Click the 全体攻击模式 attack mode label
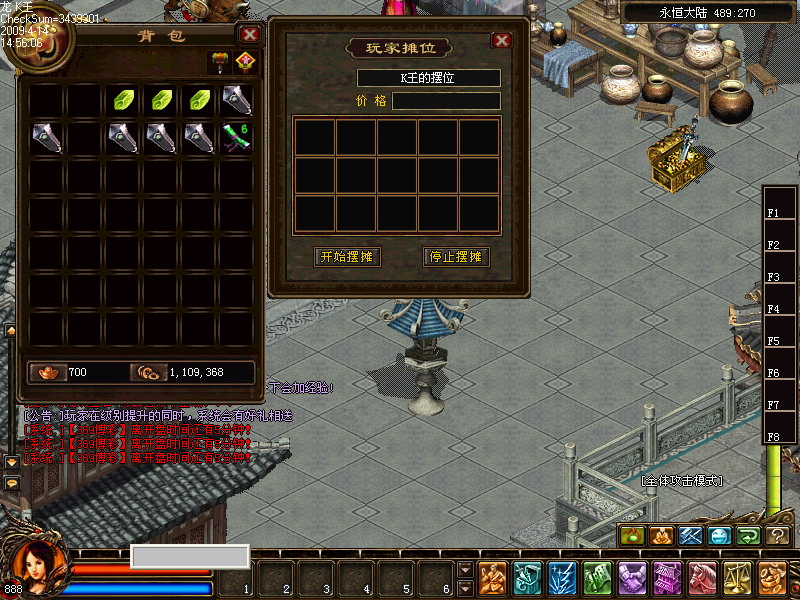800x600 pixels. 681,481
